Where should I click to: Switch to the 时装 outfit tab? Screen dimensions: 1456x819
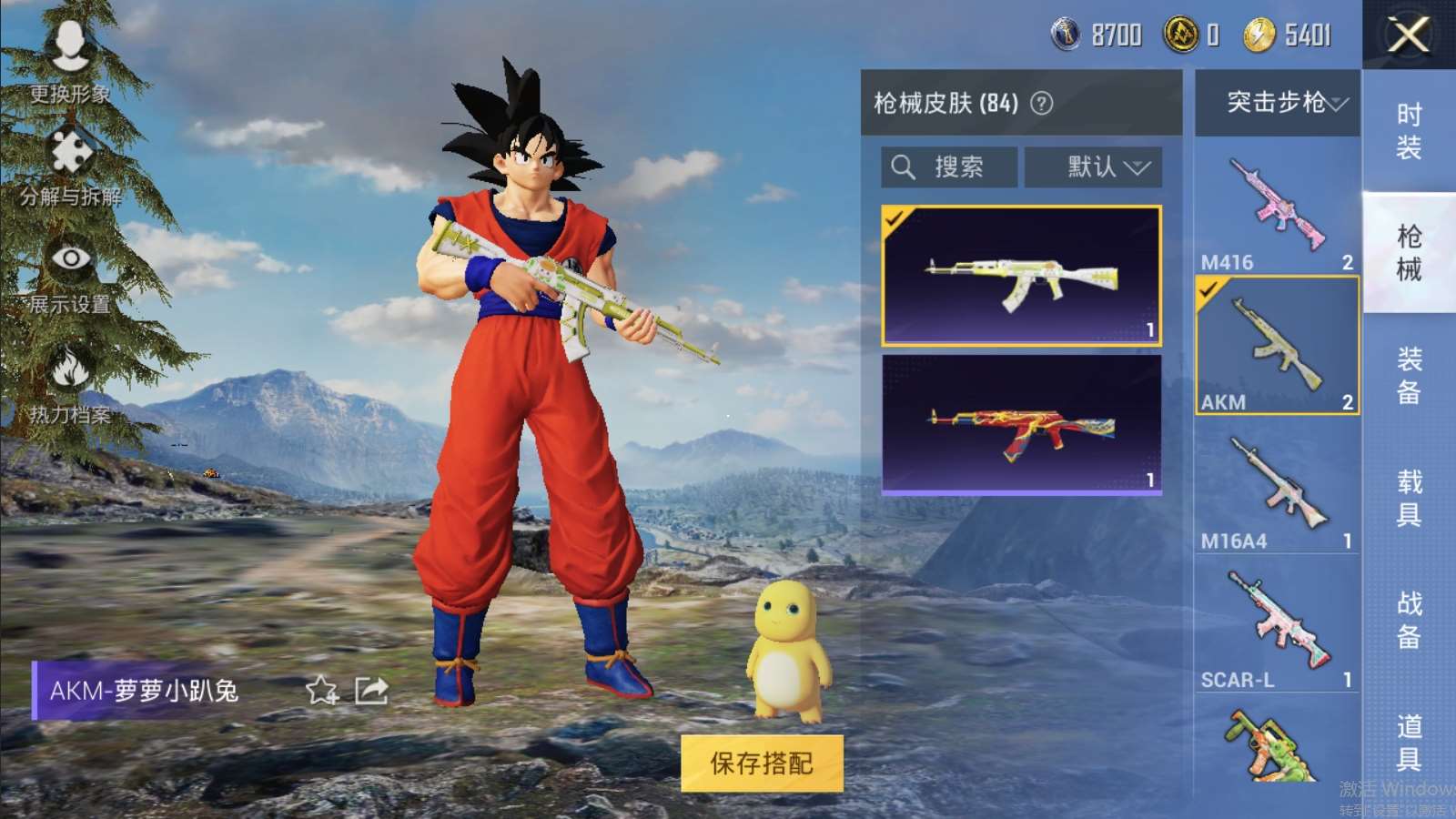click(x=1409, y=130)
